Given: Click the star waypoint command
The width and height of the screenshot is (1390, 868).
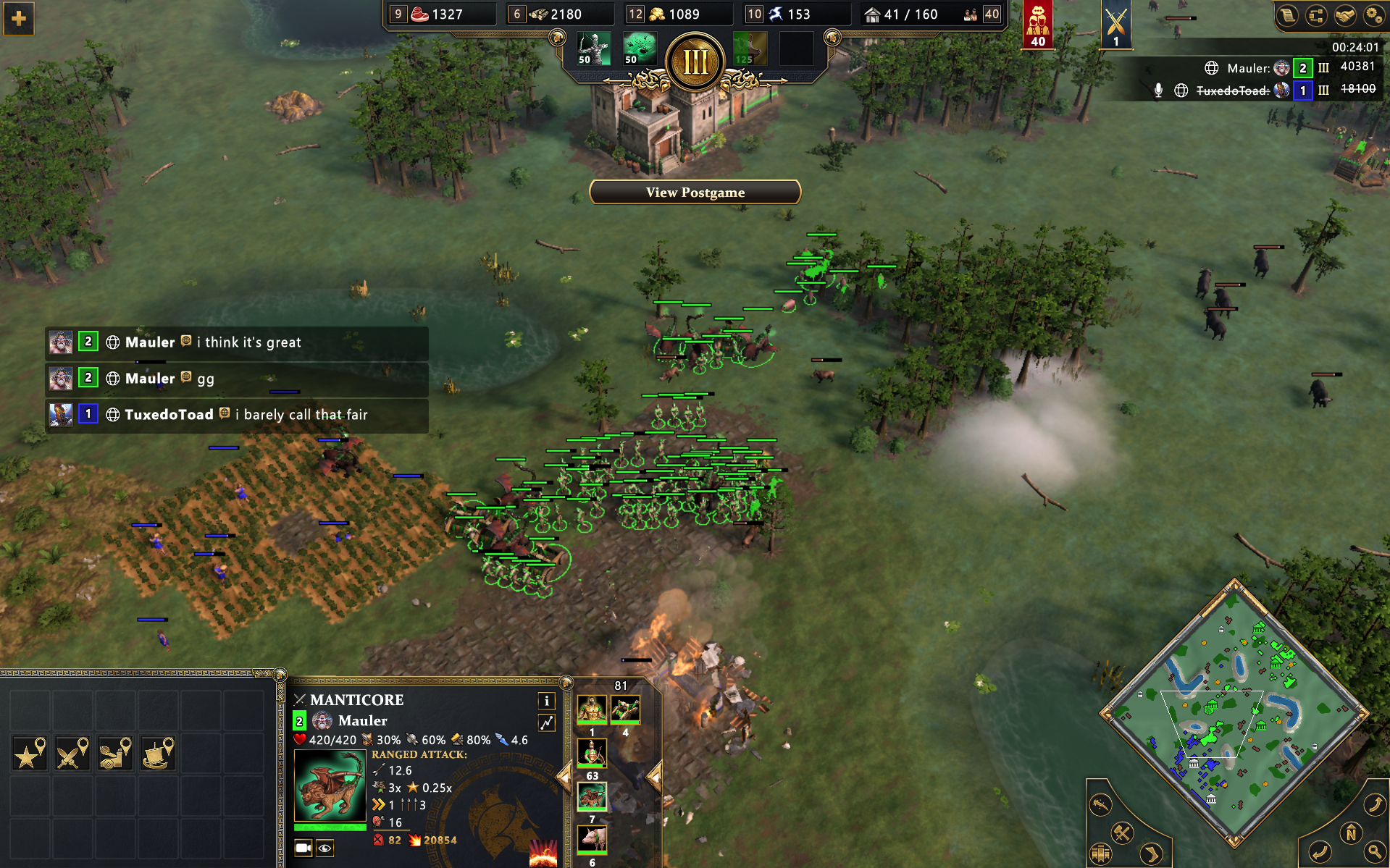Looking at the screenshot, I should point(30,754).
